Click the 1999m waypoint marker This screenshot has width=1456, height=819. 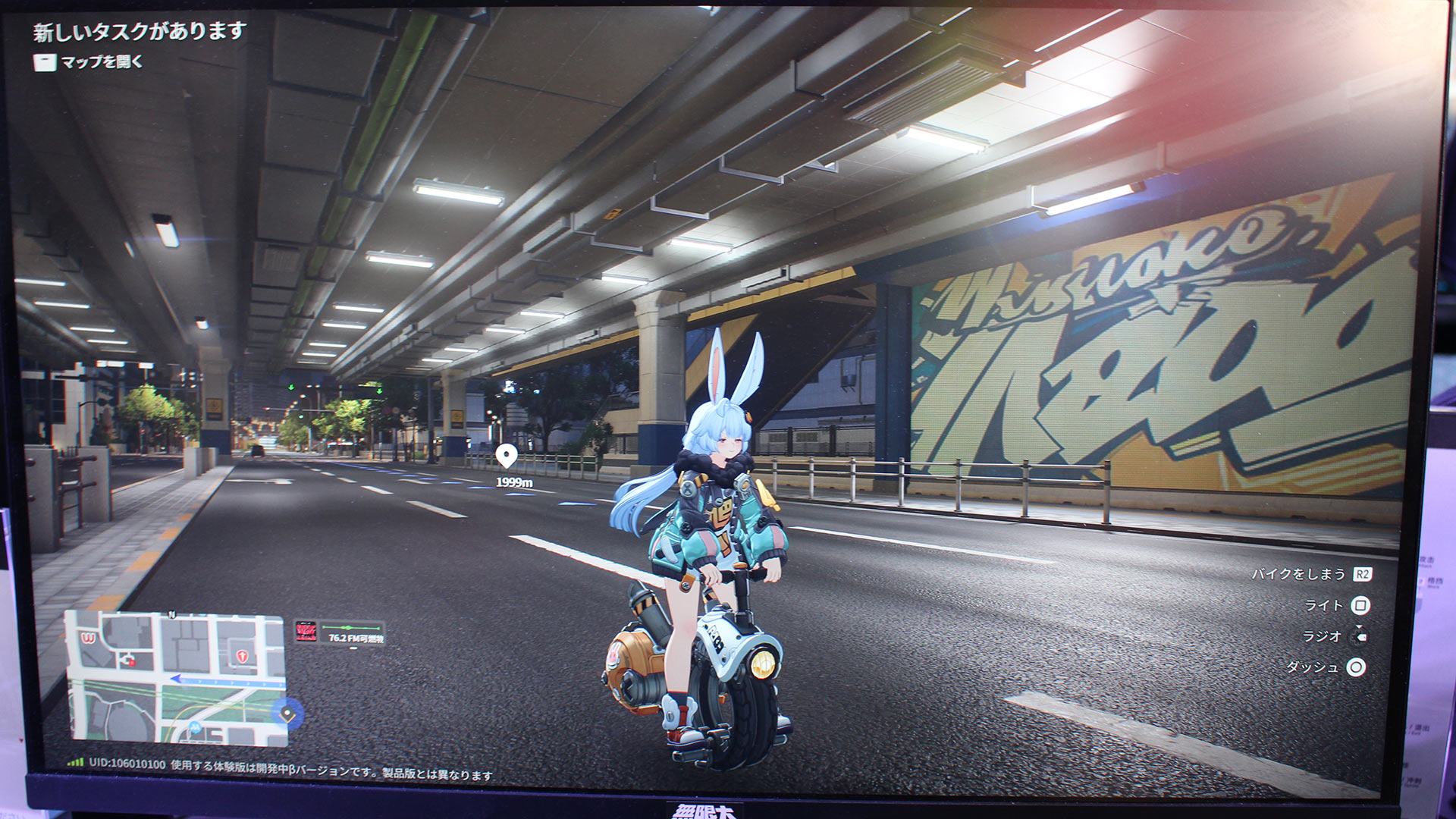(x=507, y=457)
